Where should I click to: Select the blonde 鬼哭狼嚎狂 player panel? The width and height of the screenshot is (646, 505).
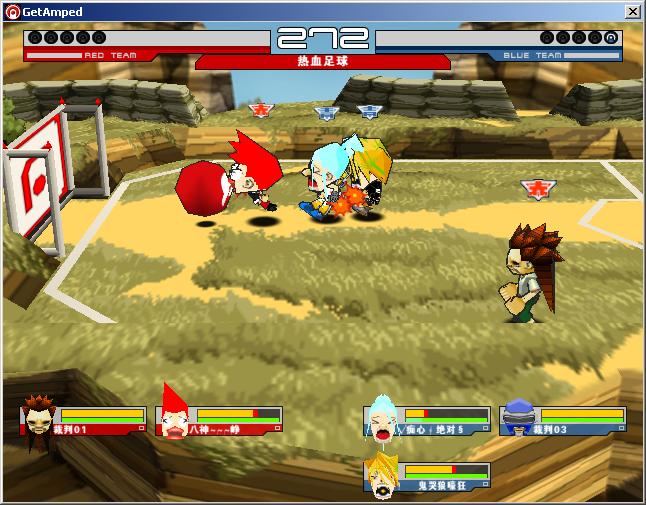coord(428,477)
